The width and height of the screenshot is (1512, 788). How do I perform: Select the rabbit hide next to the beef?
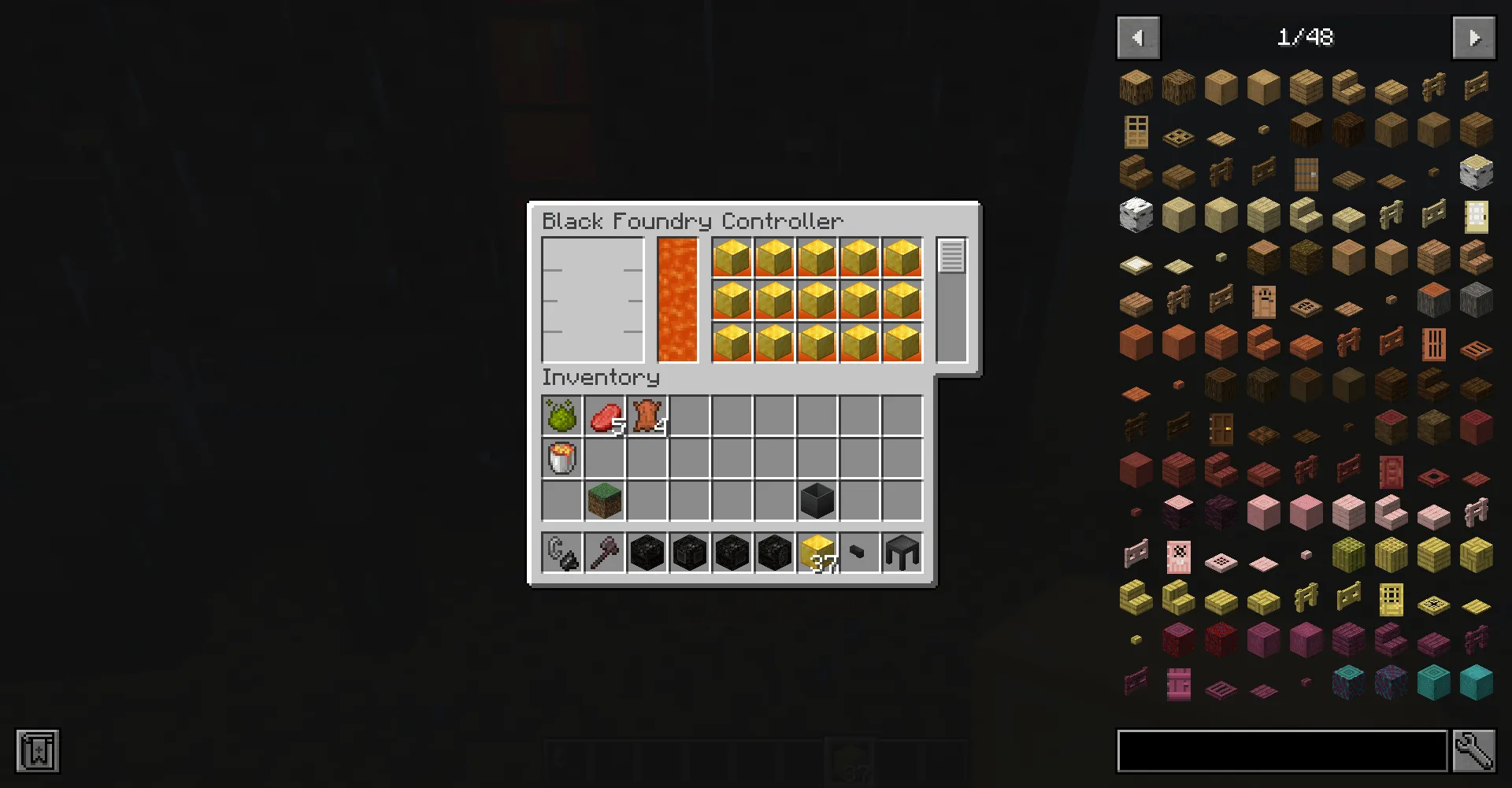(647, 416)
